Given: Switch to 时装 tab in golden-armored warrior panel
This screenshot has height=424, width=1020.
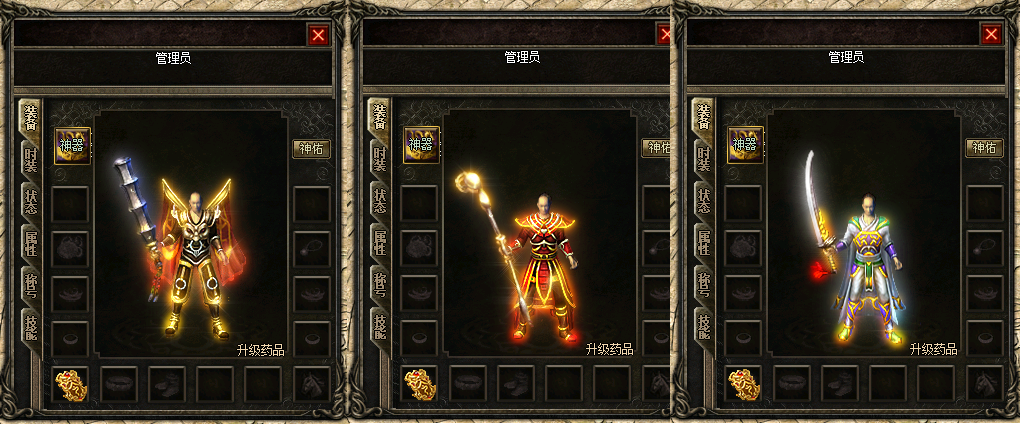Looking at the screenshot, I should point(30,161).
